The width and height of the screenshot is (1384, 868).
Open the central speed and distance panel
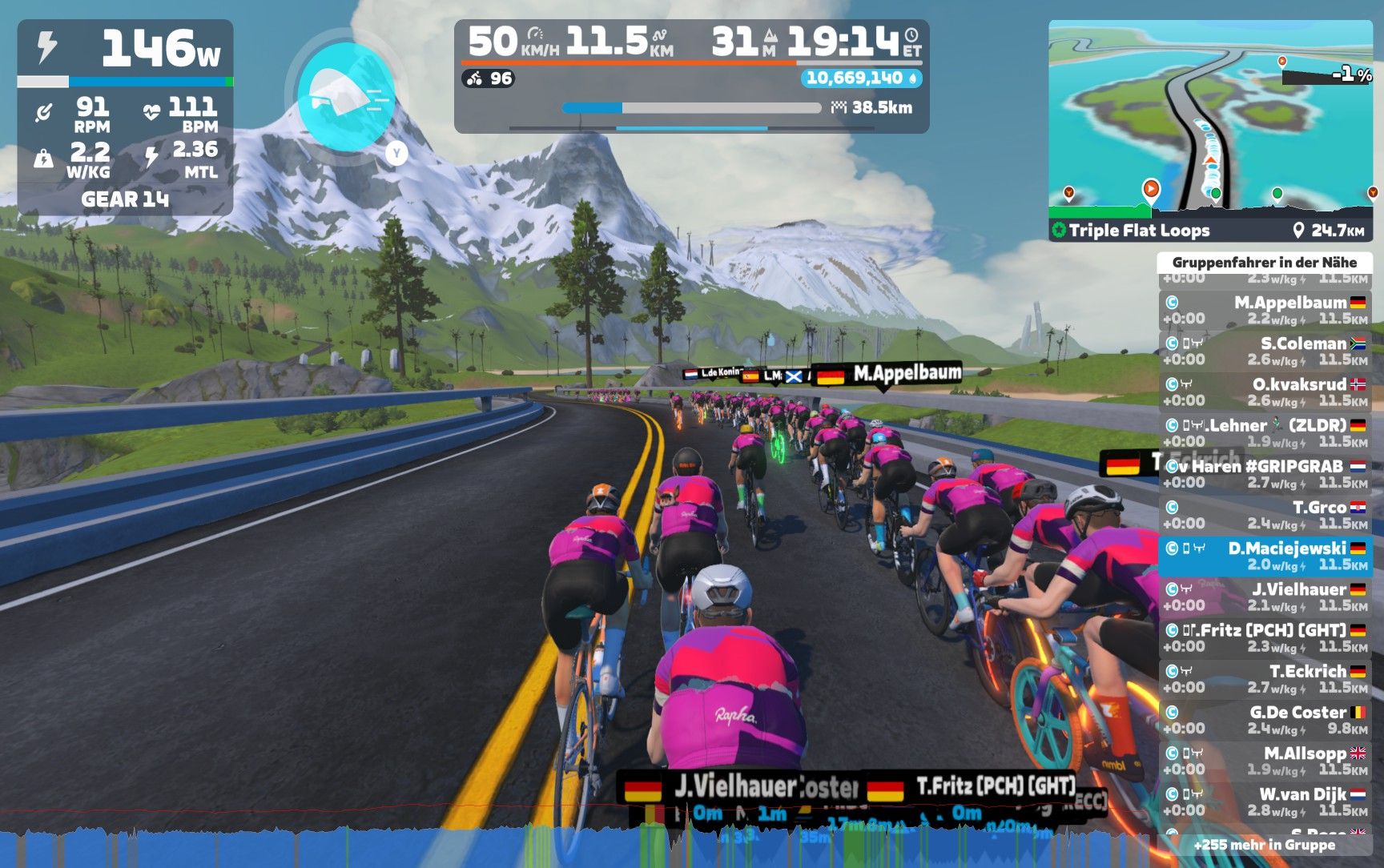click(691, 77)
